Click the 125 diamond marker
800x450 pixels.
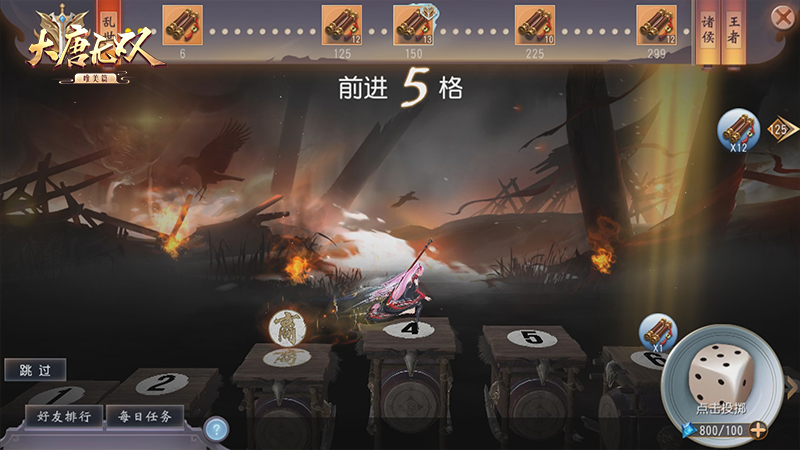point(779,128)
